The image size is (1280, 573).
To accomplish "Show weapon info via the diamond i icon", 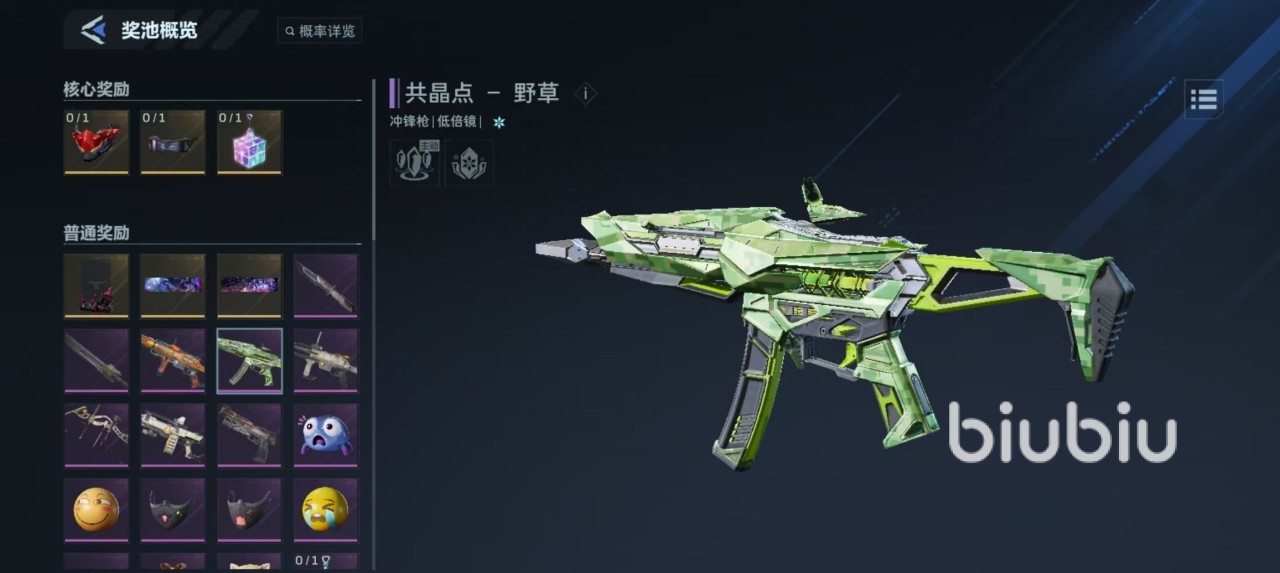I will (x=585, y=94).
